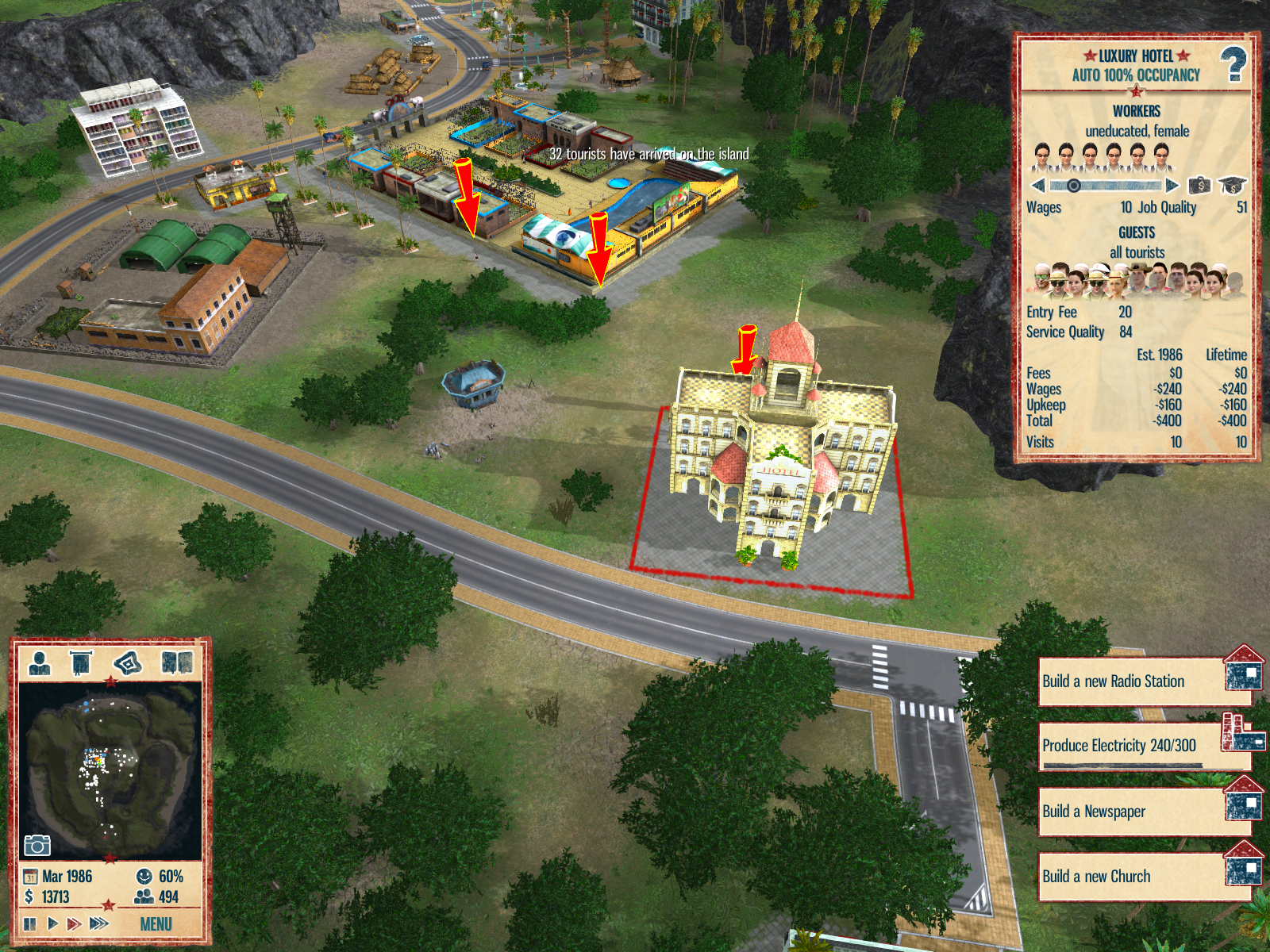Screen dimensions: 1270x952
Task: Open the question mark help for Luxury Hotel
Action: click(1233, 64)
